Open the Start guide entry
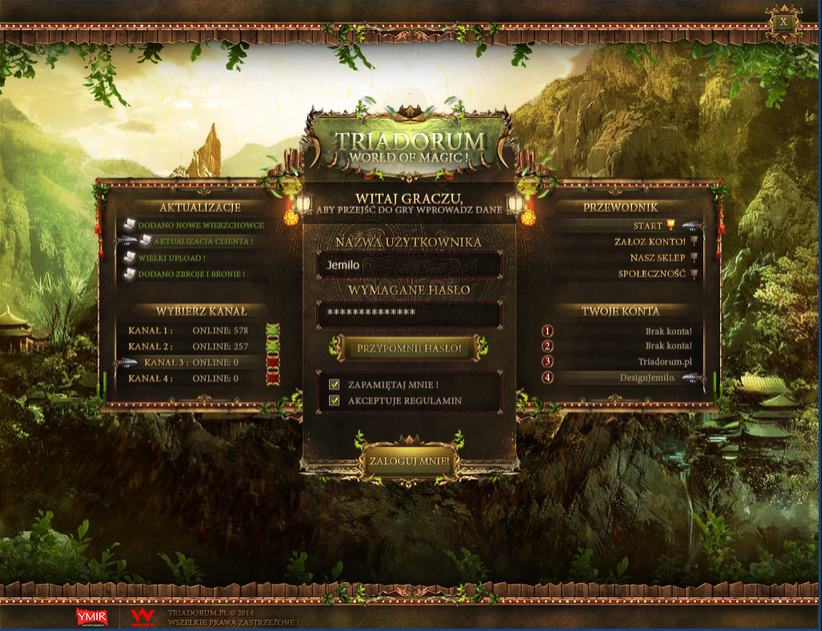The width and height of the screenshot is (822, 631). point(648,226)
